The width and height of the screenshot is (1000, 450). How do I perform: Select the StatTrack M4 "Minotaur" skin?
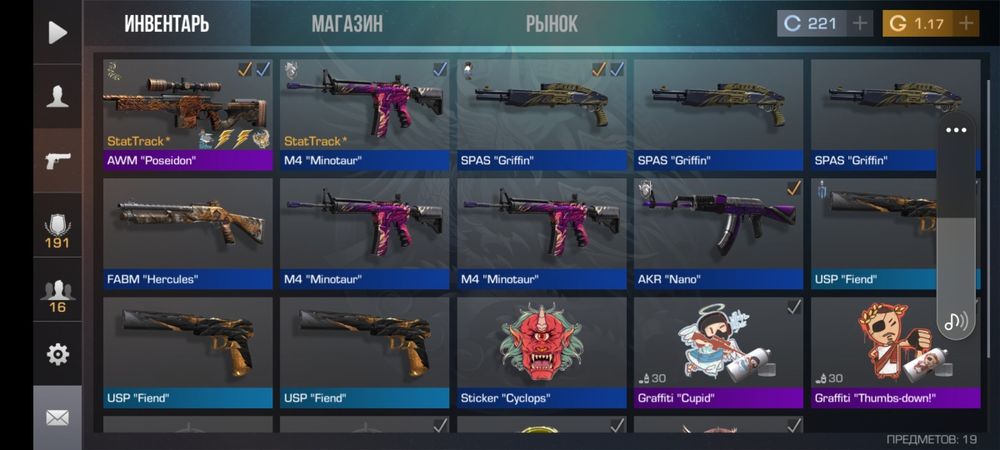(x=364, y=113)
